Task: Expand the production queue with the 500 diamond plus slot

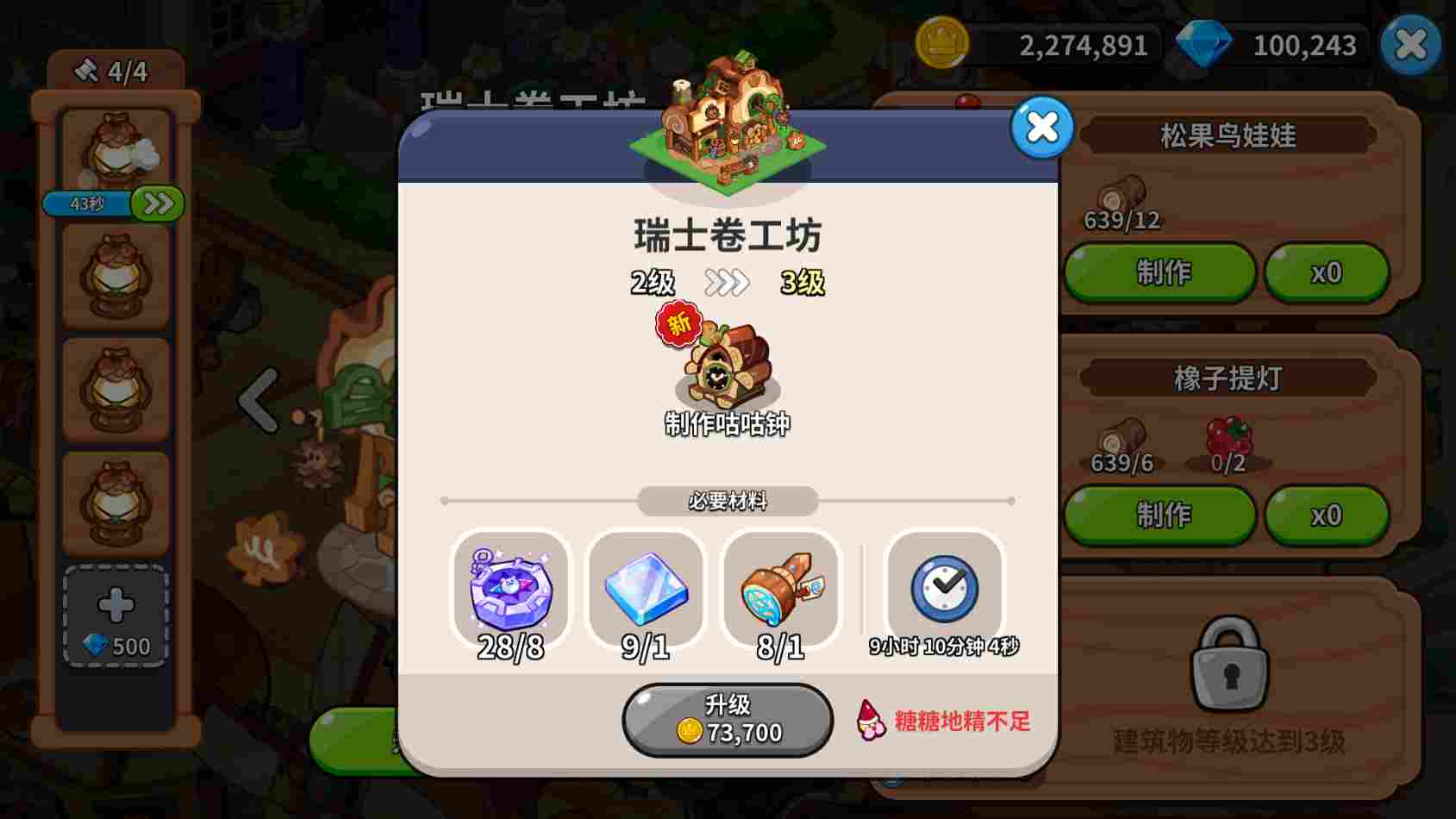Action: click(115, 612)
